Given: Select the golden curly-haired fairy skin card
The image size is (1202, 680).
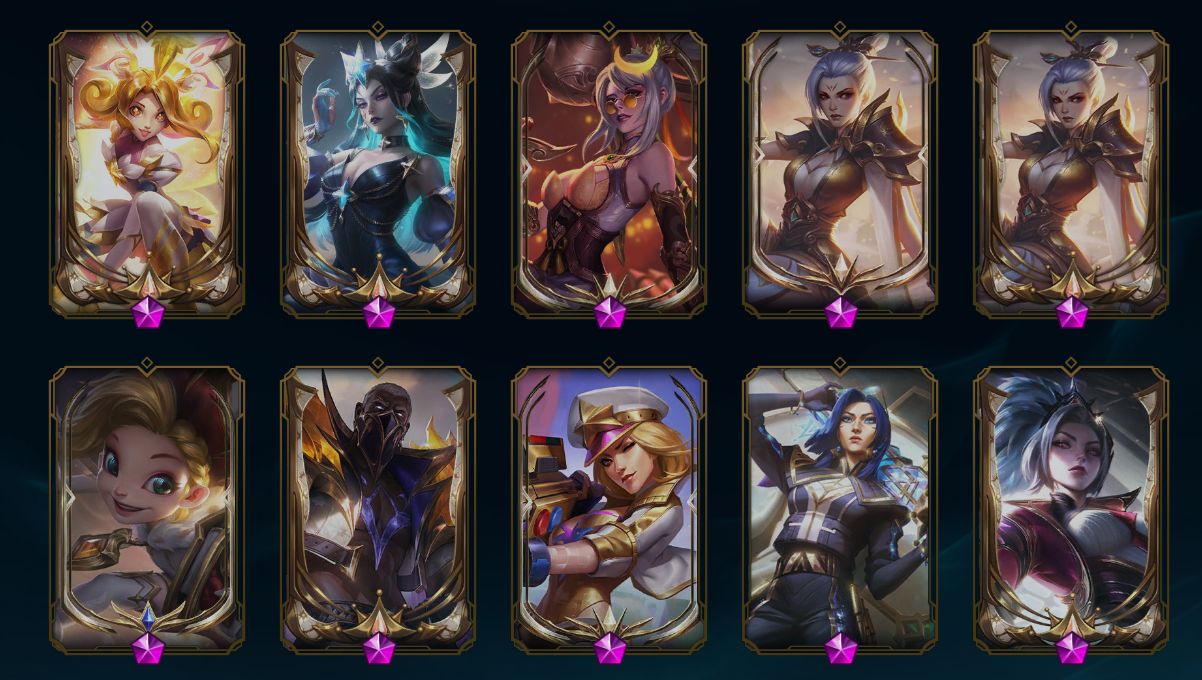Looking at the screenshot, I should click(x=147, y=170).
